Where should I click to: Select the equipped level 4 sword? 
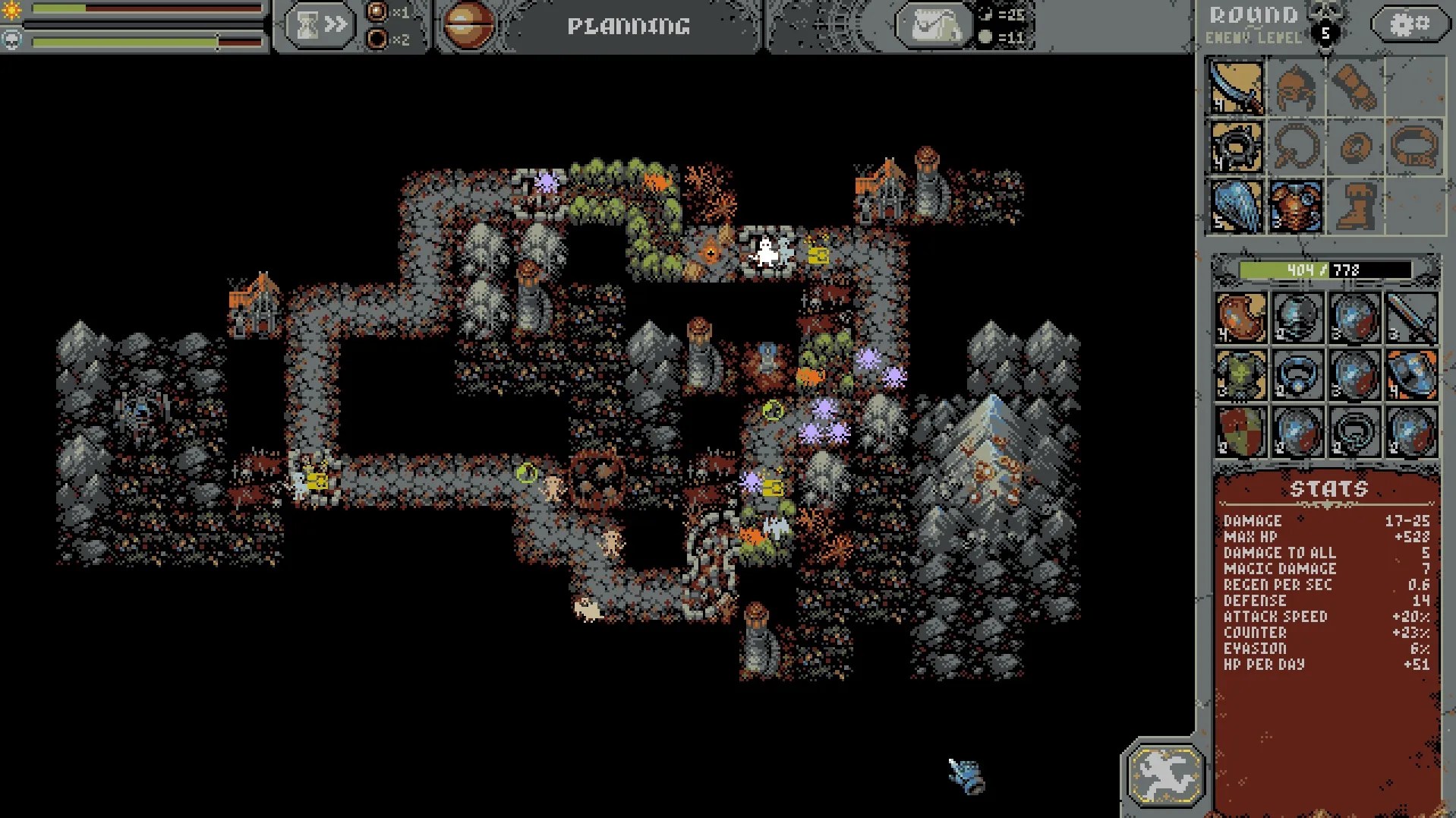[x=1235, y=89]
